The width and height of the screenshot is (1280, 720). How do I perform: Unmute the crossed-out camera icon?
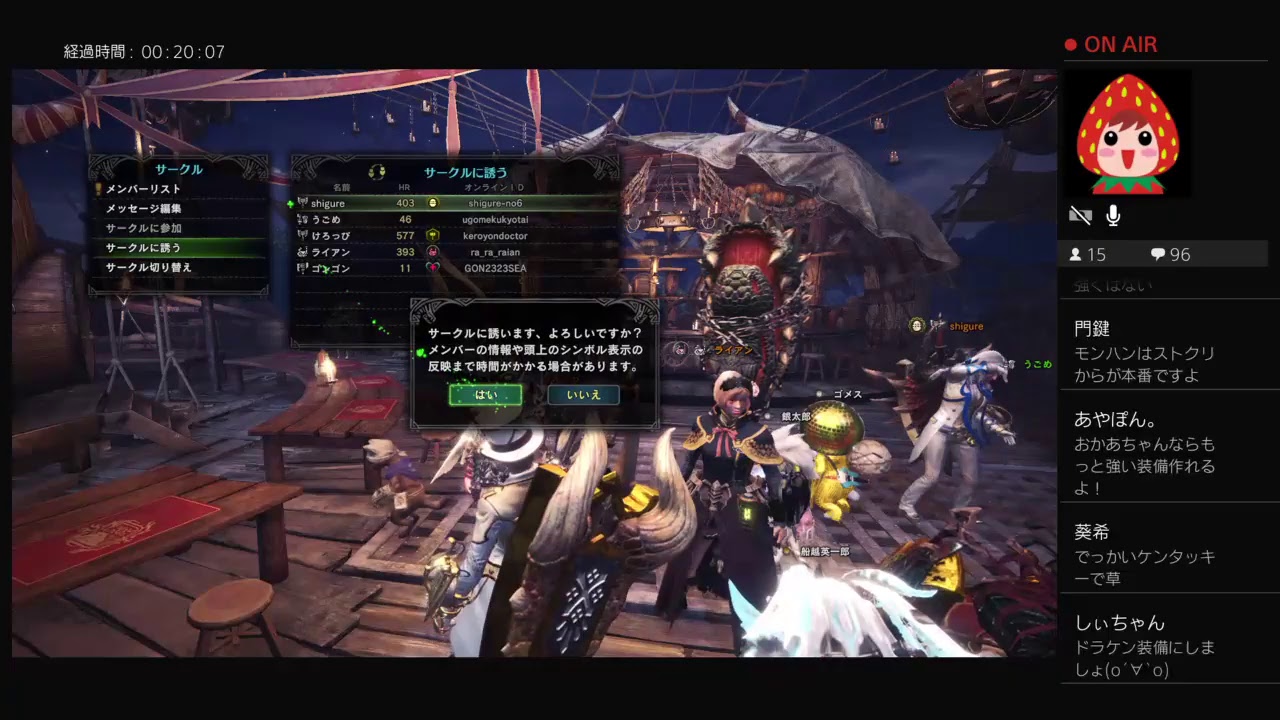click(1080, 213)
